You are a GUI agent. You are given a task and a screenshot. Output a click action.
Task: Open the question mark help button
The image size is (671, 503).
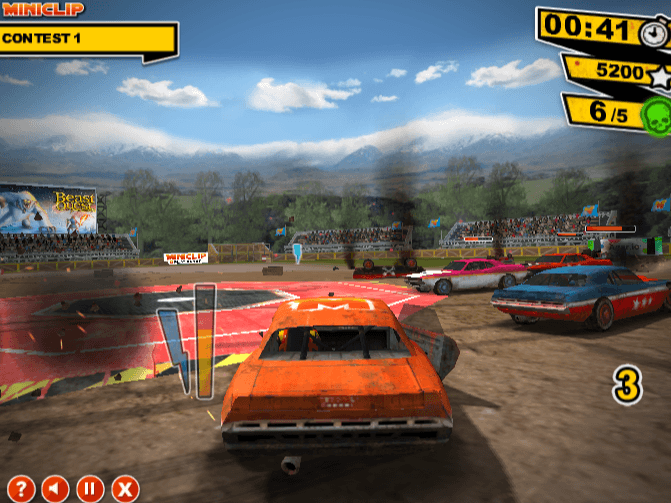[x=22, y=489]
